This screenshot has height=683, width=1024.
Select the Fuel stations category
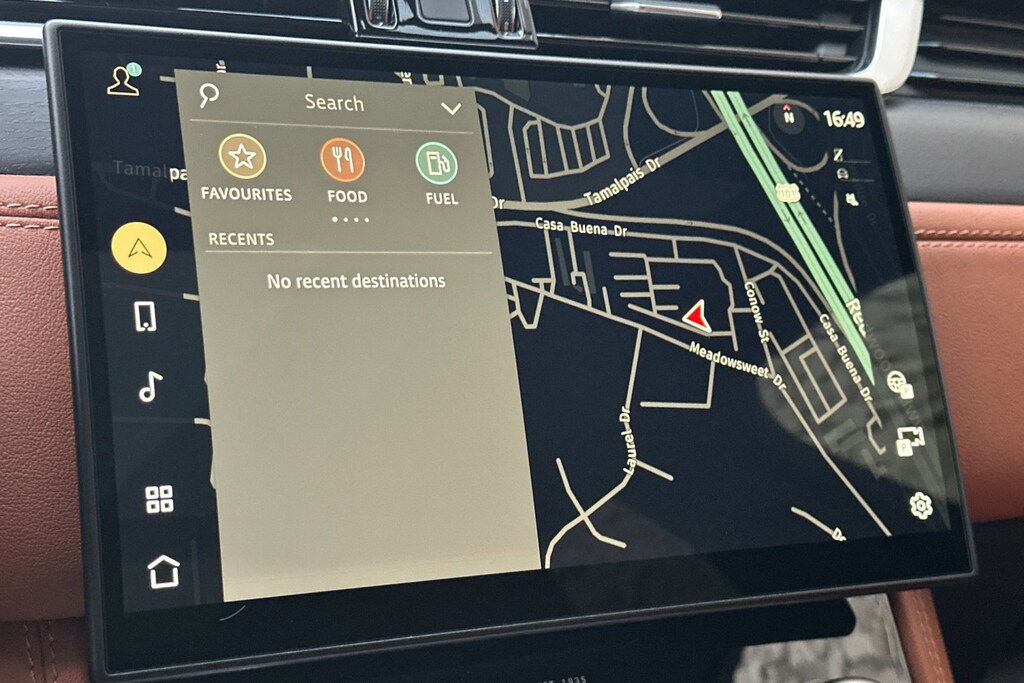[437, 163]
